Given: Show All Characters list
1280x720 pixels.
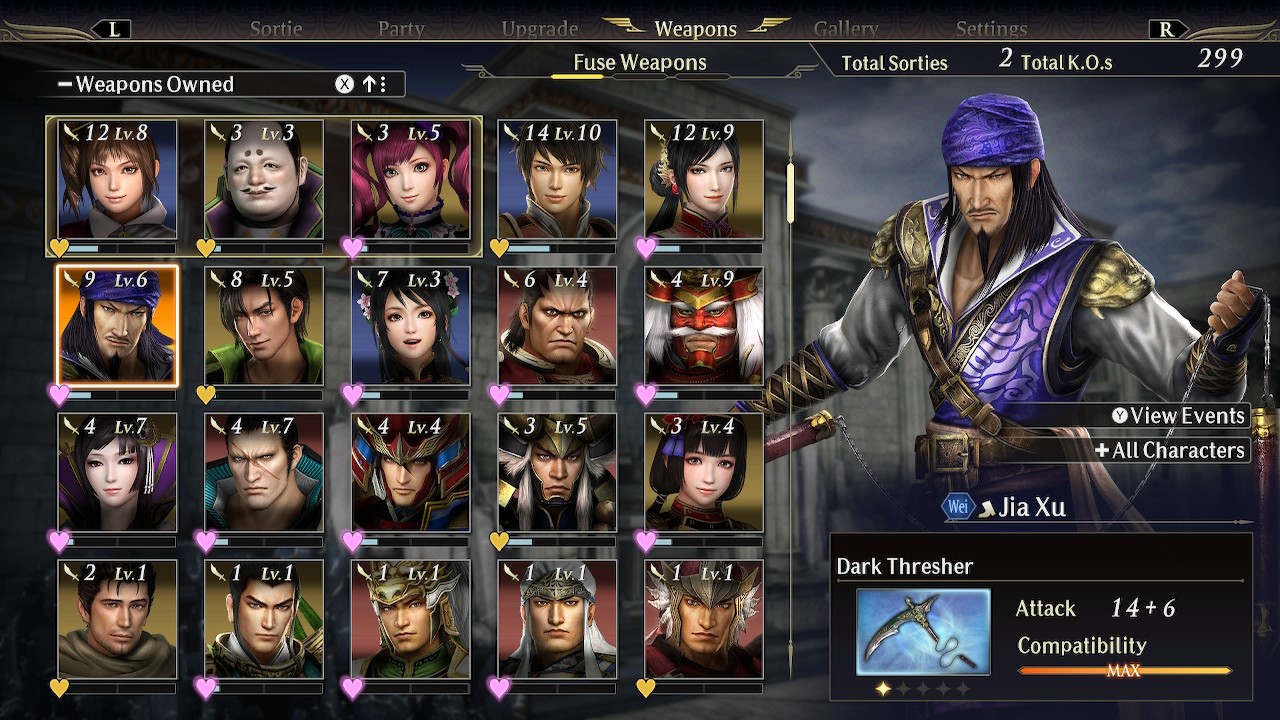Looking at the screenshot, I should (x=1170, y=450).
